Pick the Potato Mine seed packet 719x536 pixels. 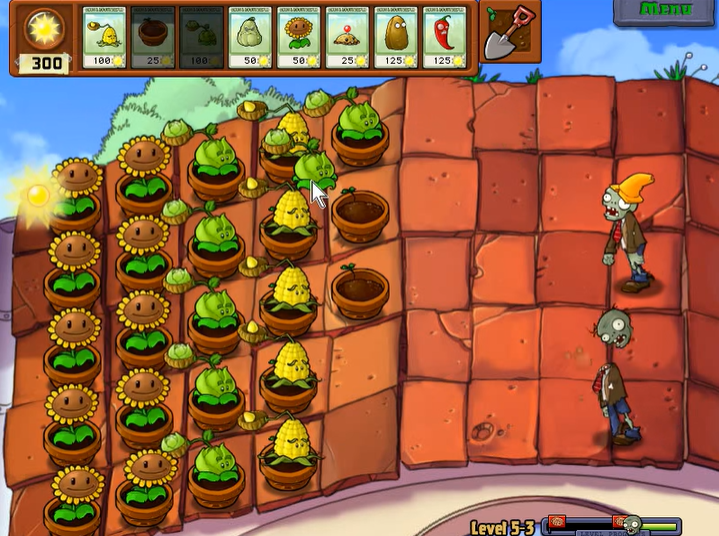(x=348, y=40)
